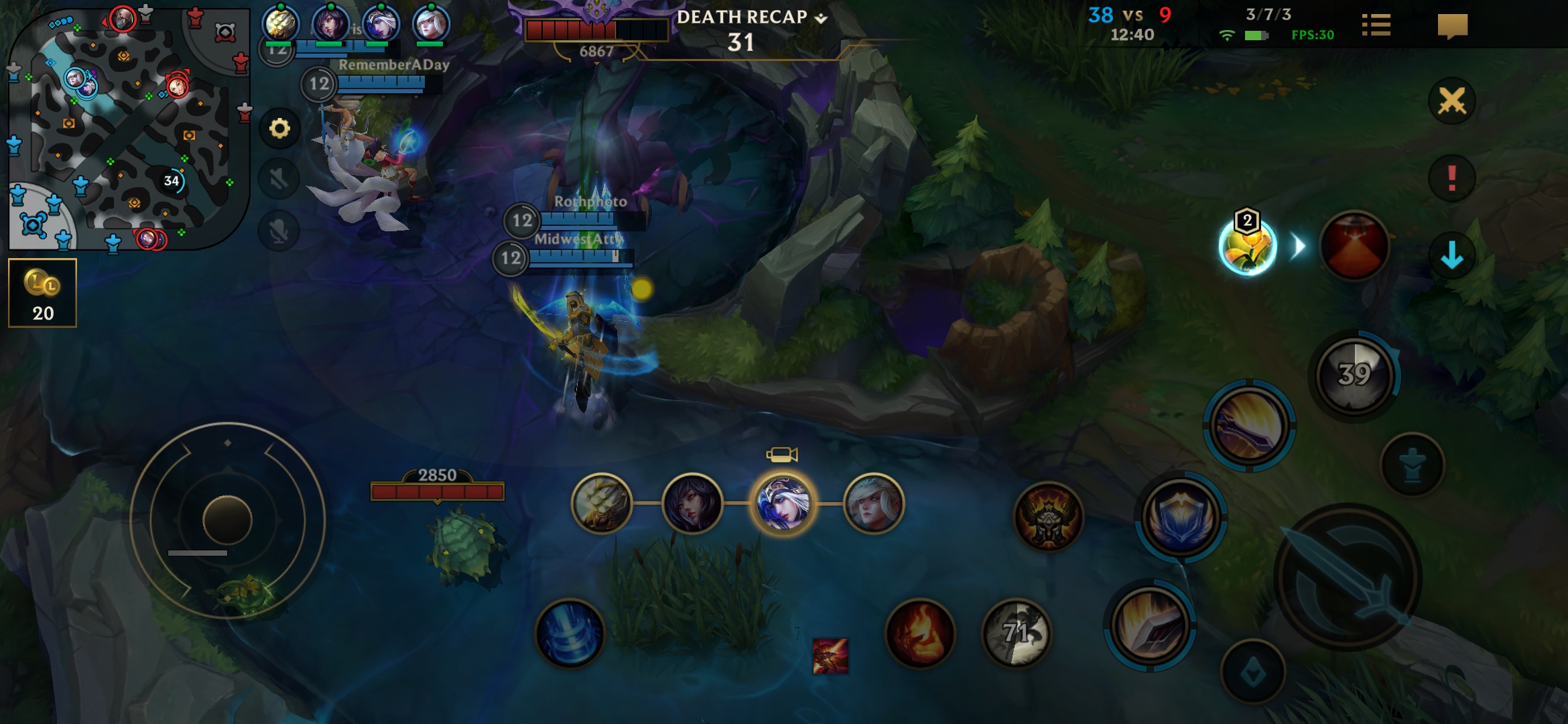The height and width of the screenshot is (724, 1568).
Task: Tap the yellow crossed-swords ping button
Action: point(1451,101)
